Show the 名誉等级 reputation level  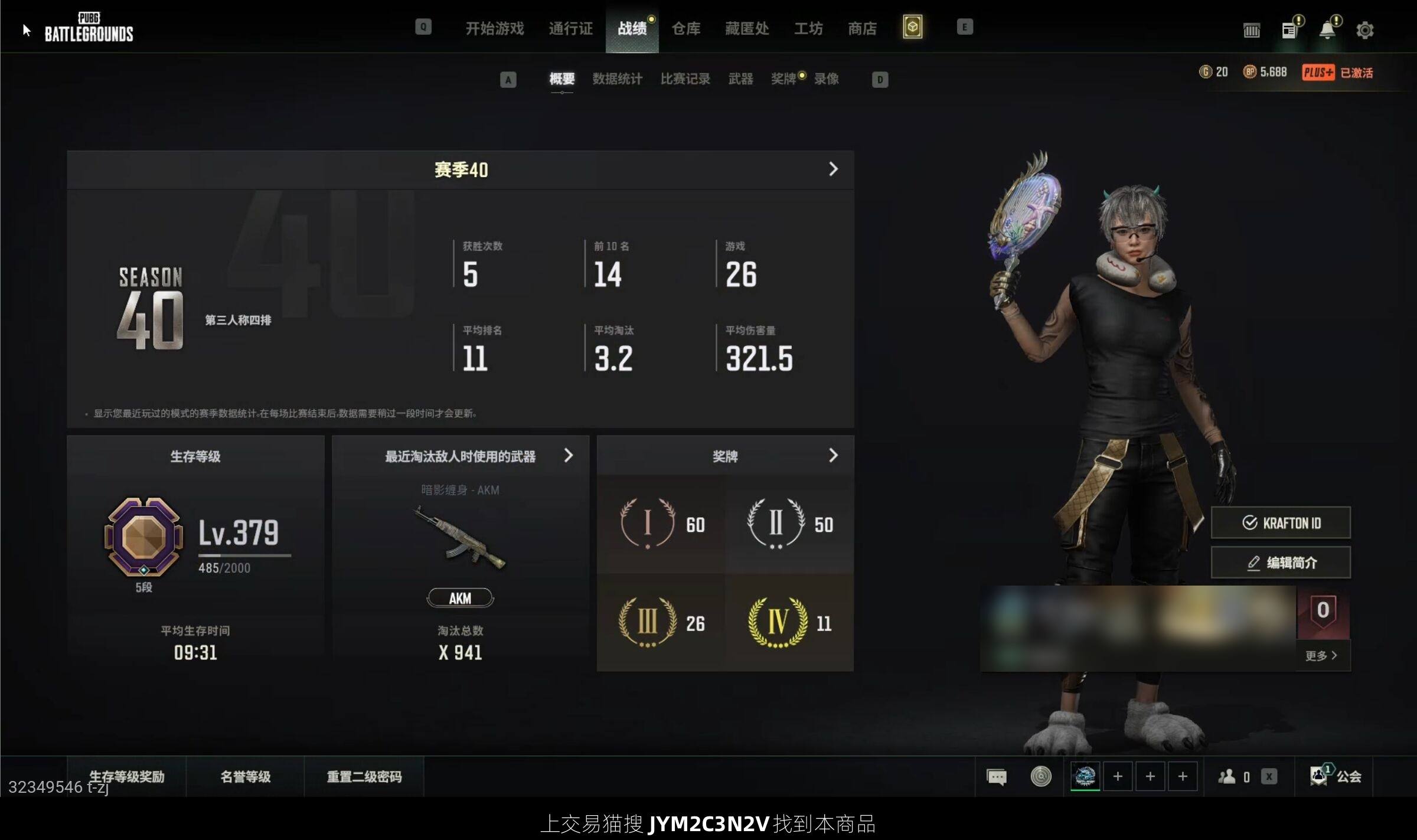pyautogui.click(x=245, y=776)
